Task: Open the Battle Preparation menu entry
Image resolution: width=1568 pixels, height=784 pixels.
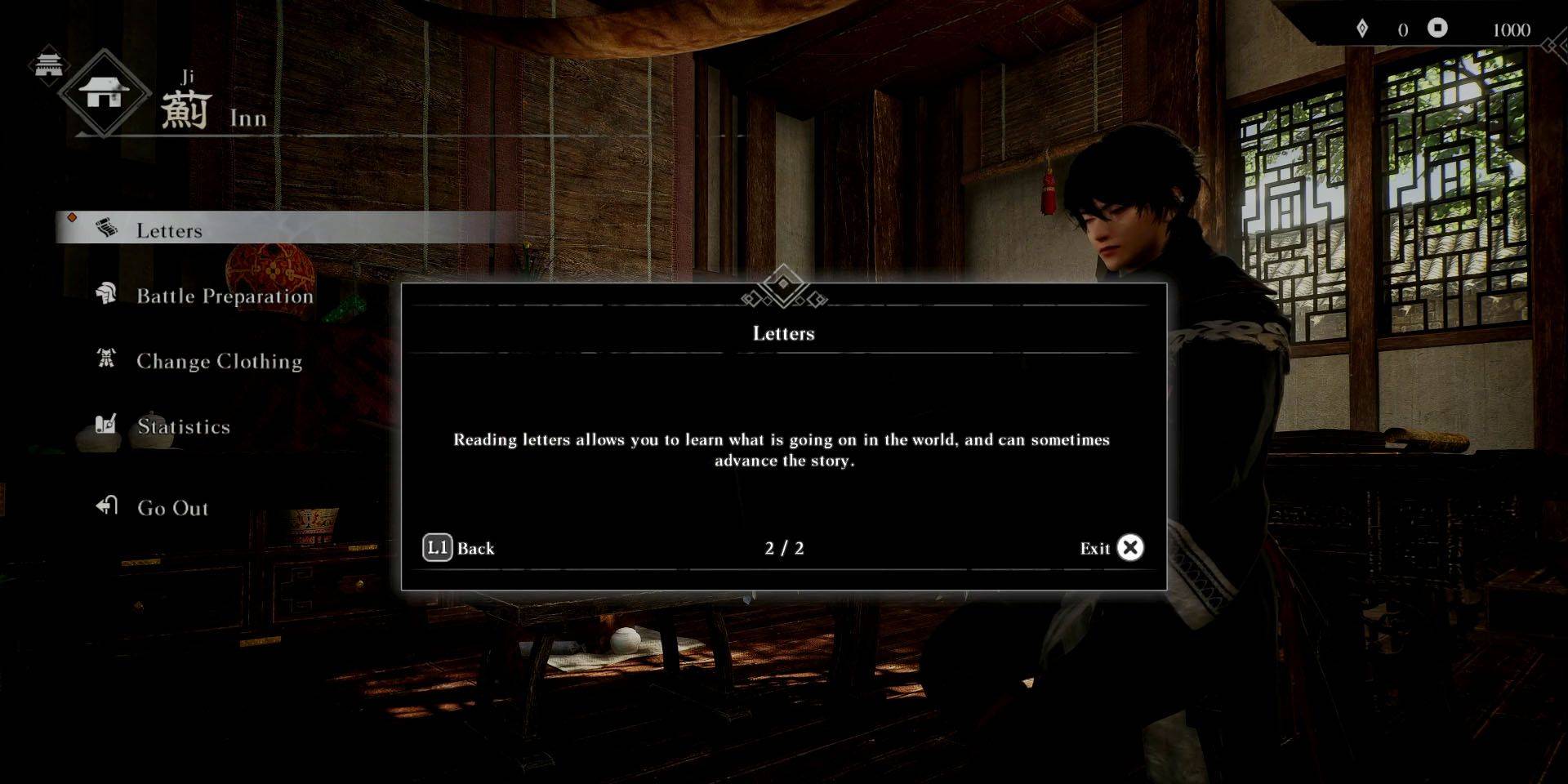Action: point(225,296)
